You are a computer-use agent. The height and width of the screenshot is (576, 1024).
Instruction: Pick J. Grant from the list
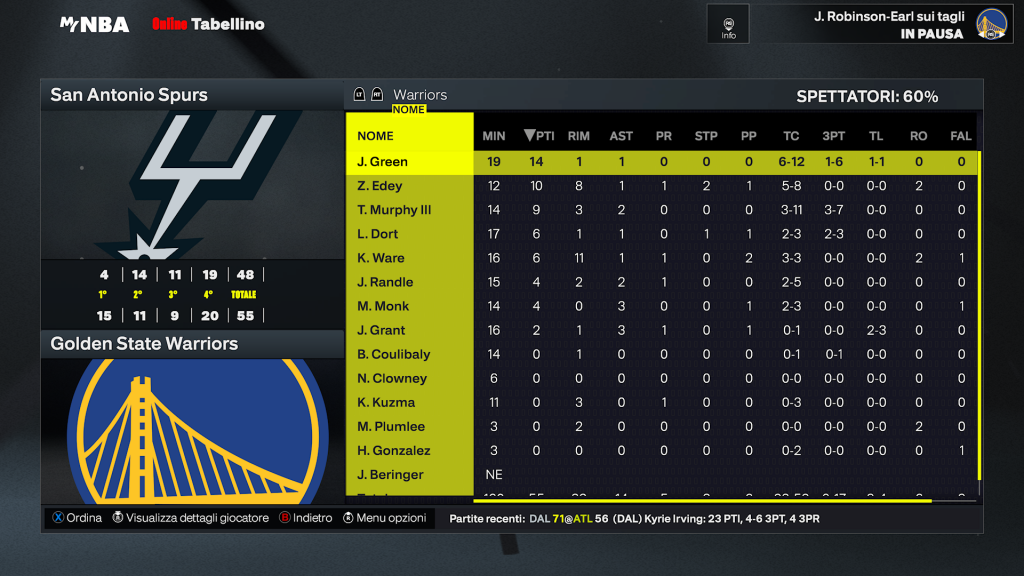(381, 330)
